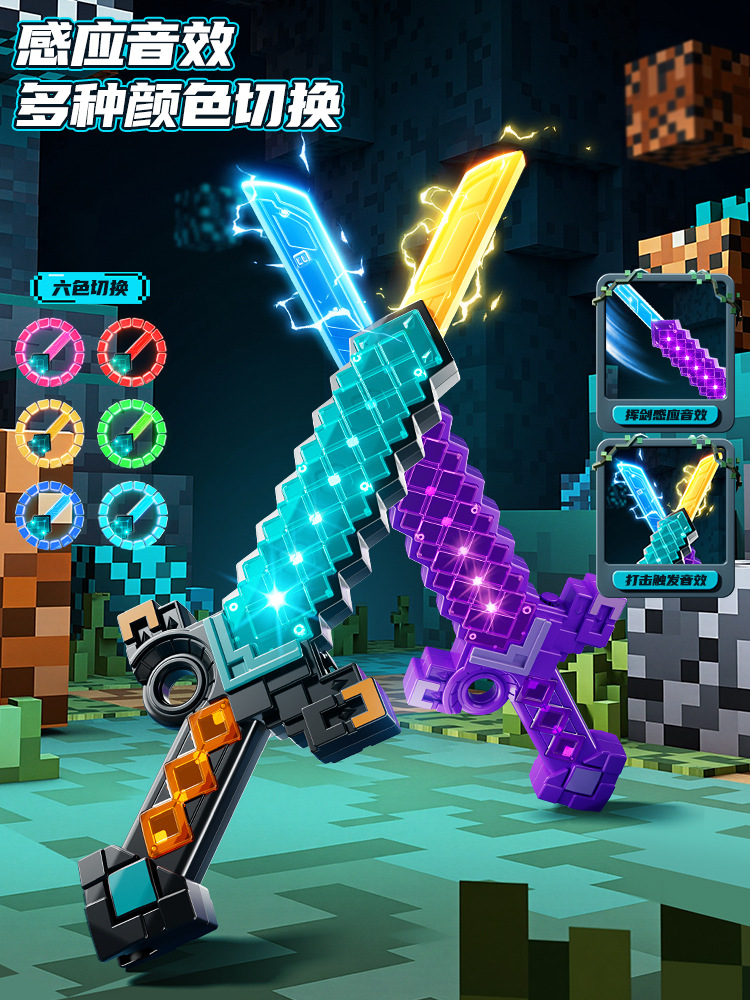Choose the cyan color ring swatch

[x=132, y=514]
